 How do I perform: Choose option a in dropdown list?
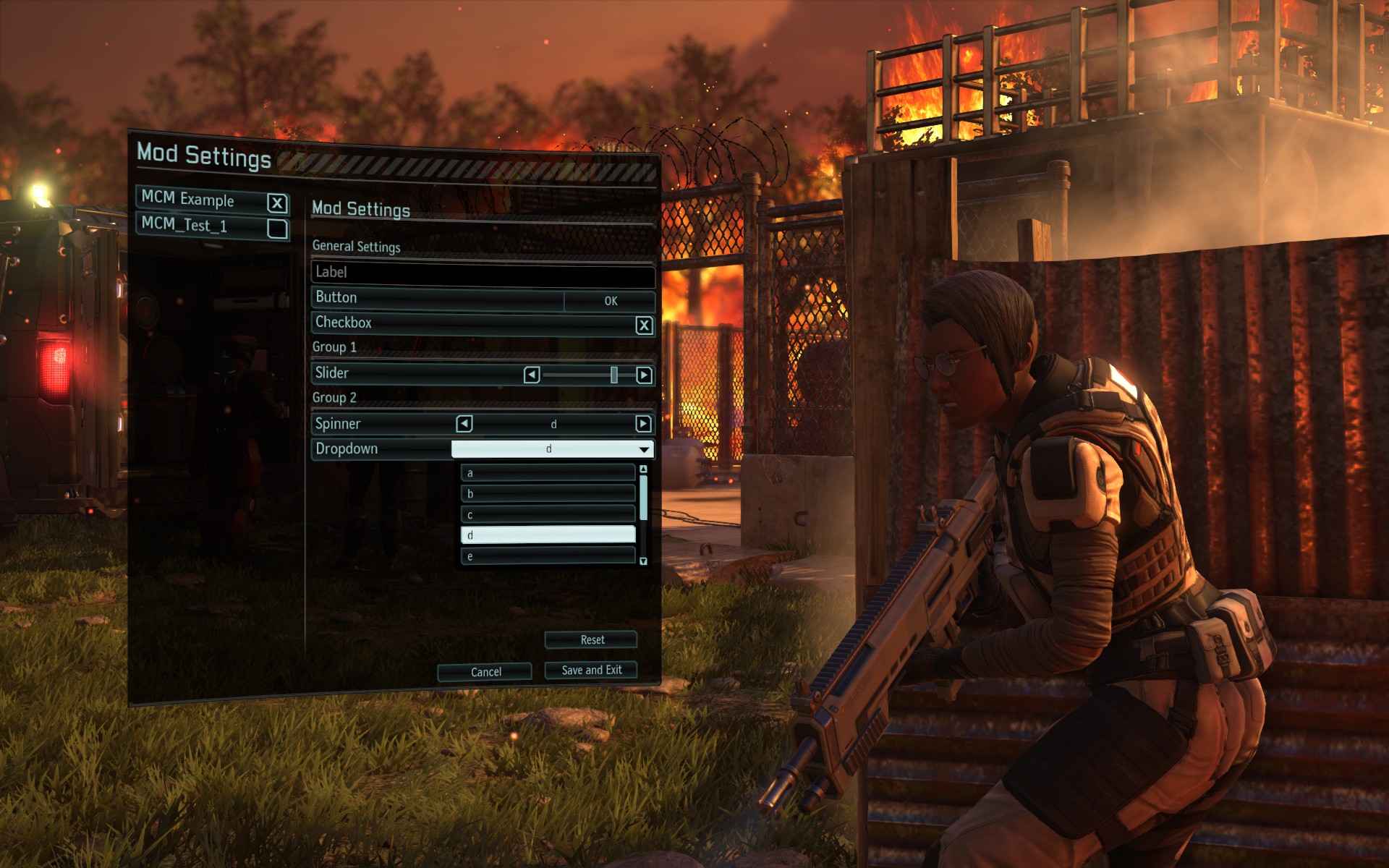tap(548, 473)
